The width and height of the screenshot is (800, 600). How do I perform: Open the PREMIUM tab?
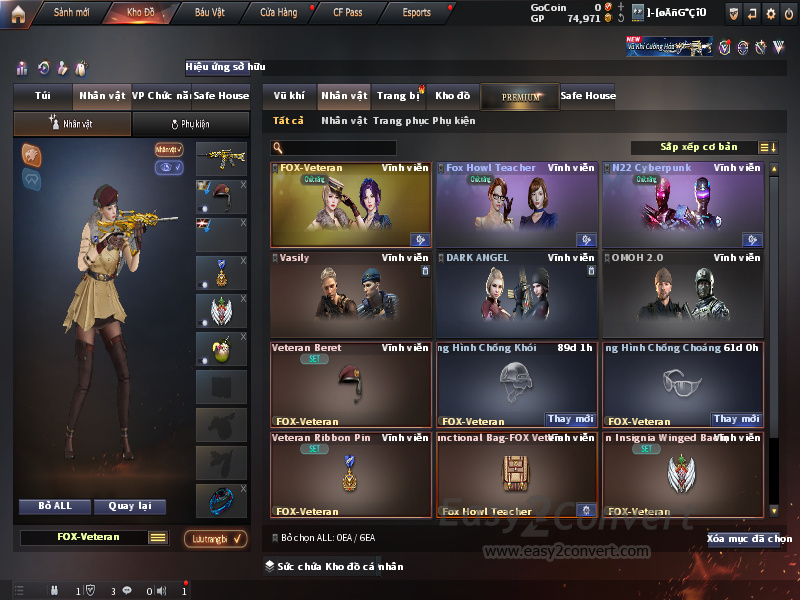[520, 96]
